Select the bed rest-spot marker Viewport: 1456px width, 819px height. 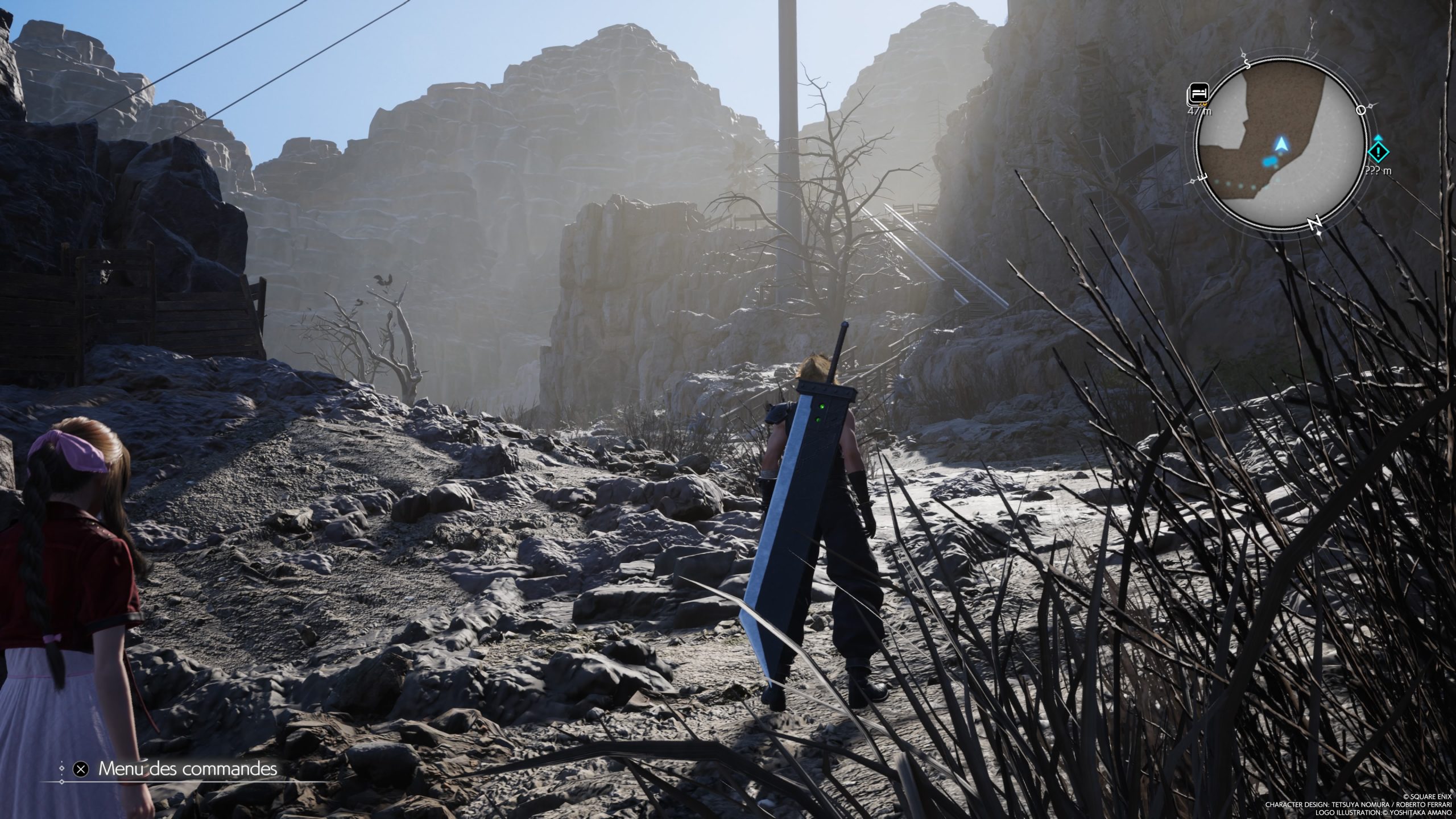[1199, 93]
